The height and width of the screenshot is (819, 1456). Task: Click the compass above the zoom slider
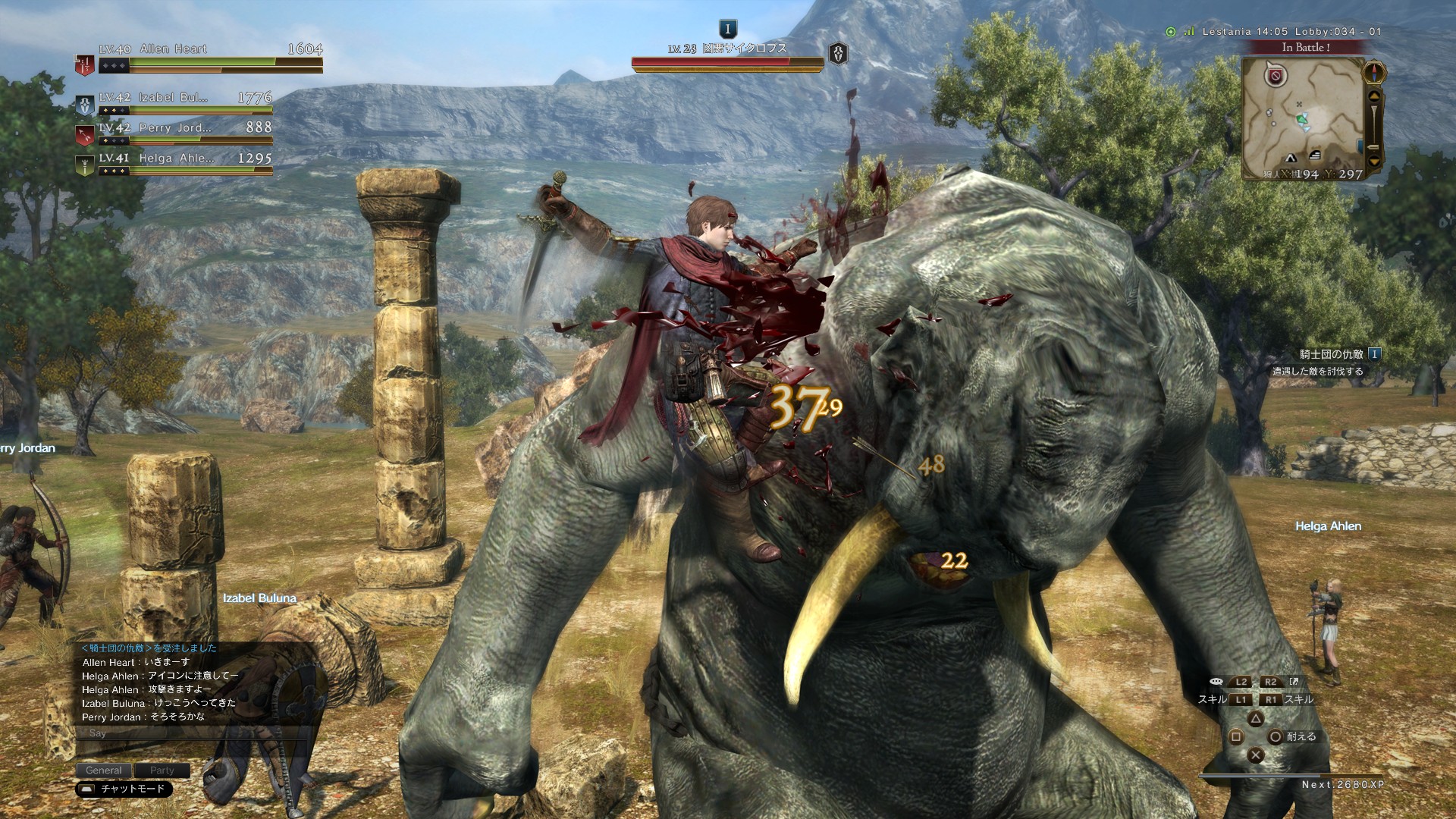(x=1374, y=73)
